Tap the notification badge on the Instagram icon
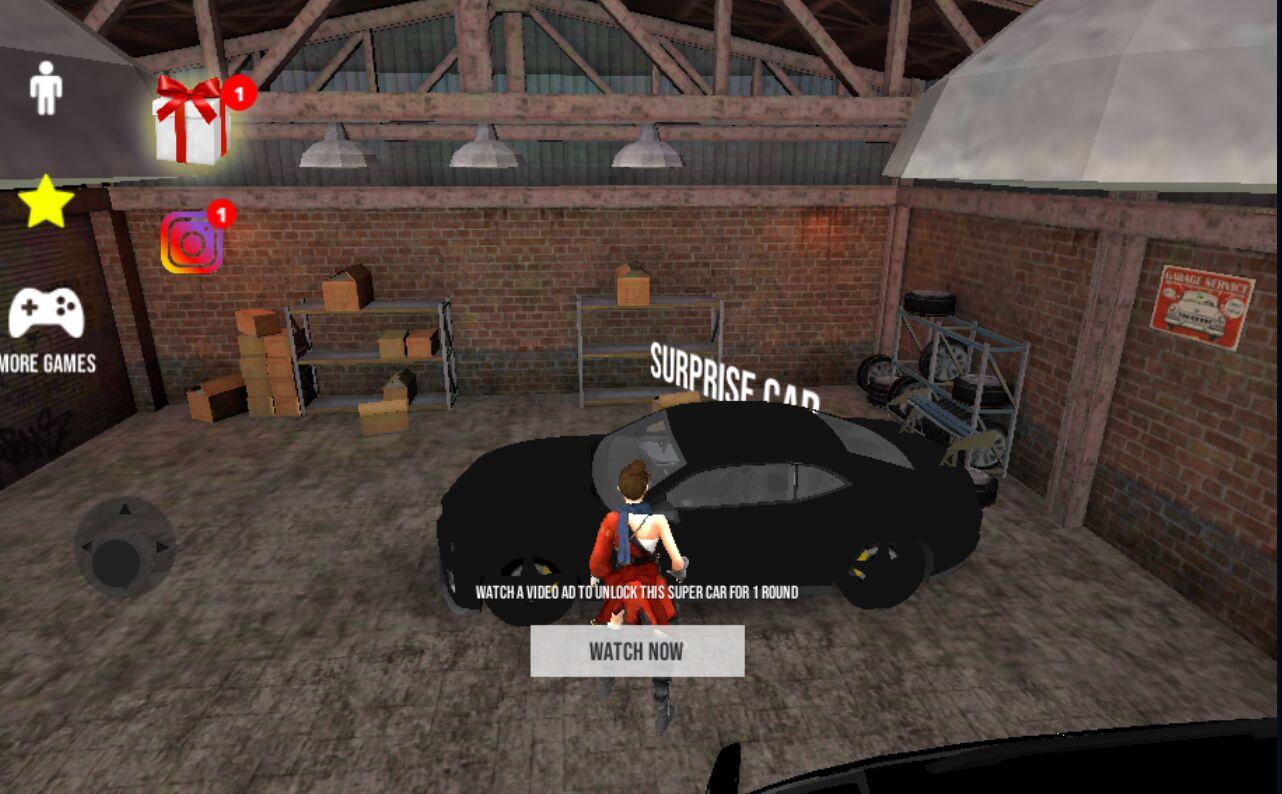Viewport: 1282px width, 794px height. (x=222, y=212)
